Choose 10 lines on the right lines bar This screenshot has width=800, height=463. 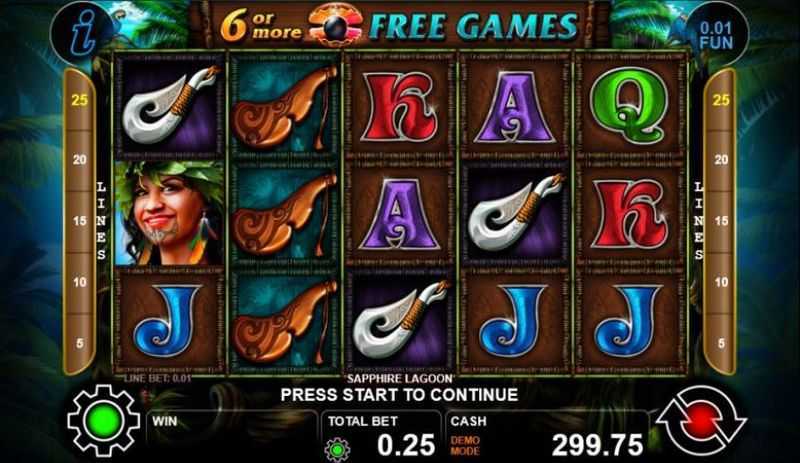pyautogui.click(x=720, y=282)
